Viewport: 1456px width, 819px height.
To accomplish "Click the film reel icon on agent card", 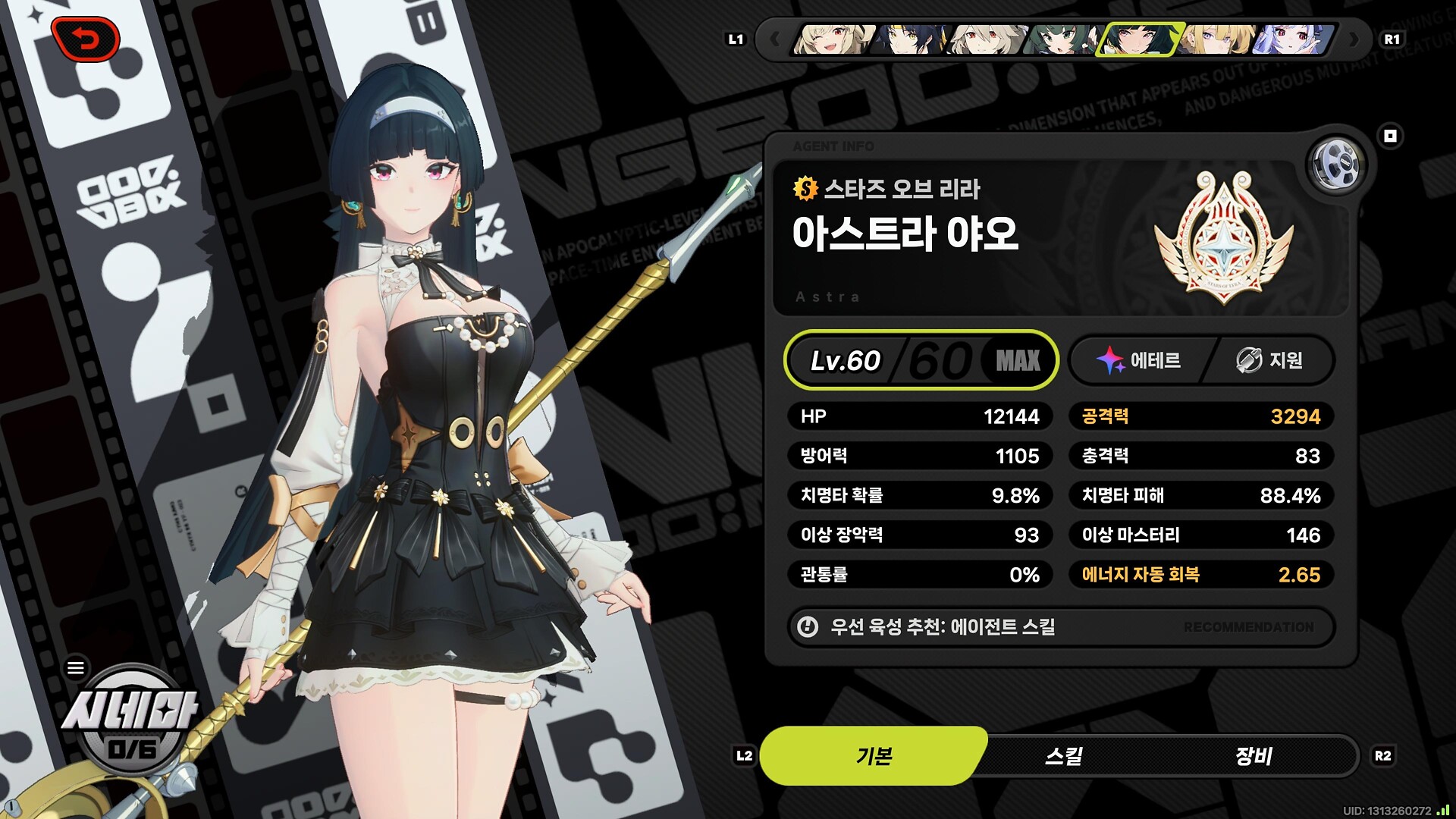I will (1336, 165).
